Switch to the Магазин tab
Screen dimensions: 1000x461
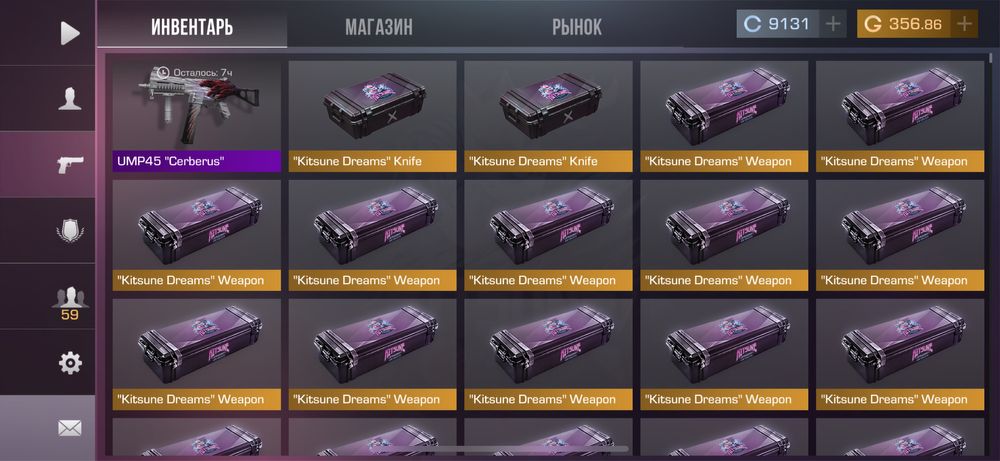coord(379,26)
